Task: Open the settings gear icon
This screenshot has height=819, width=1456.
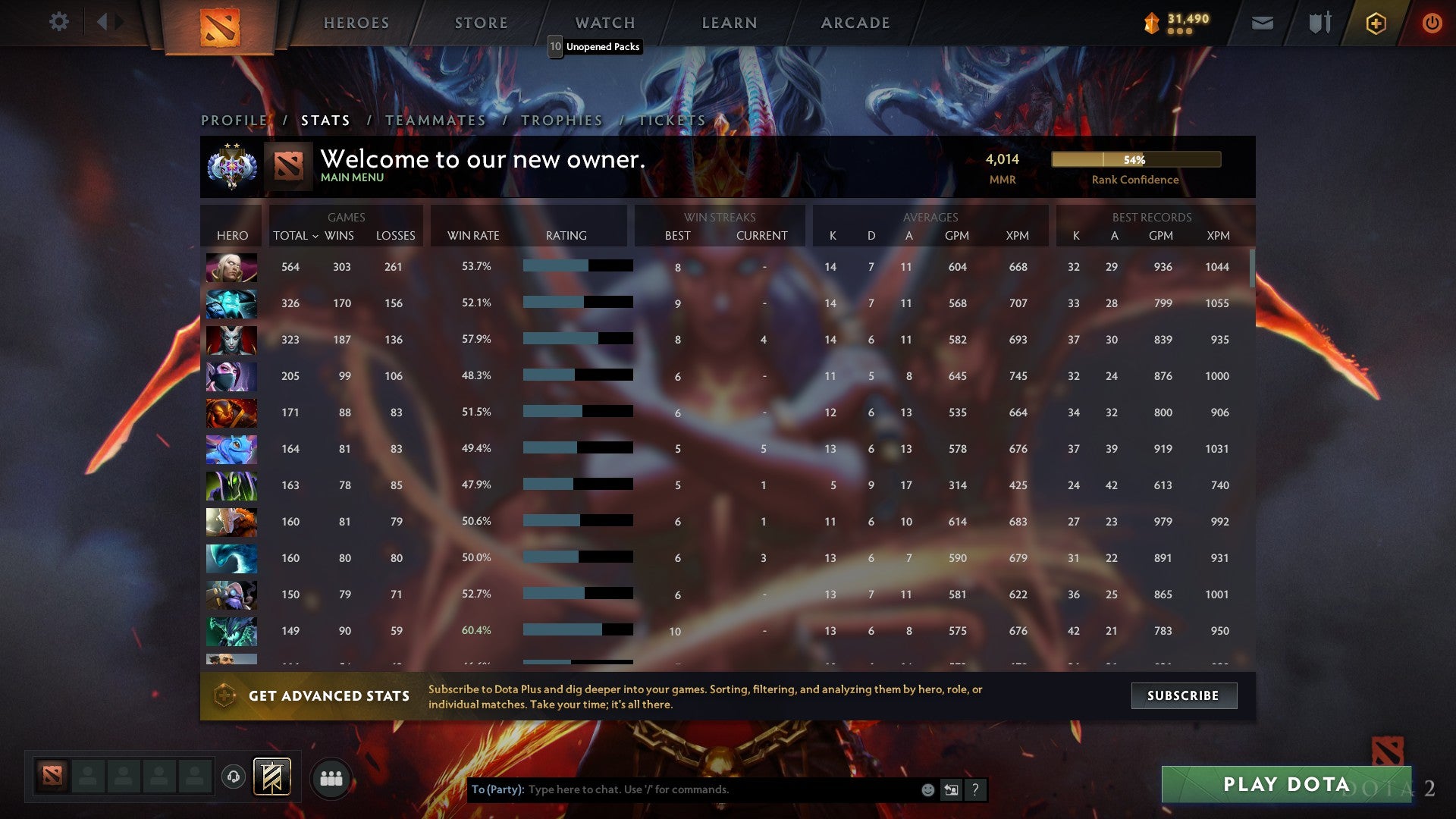Action: click(x=59, y=22)
